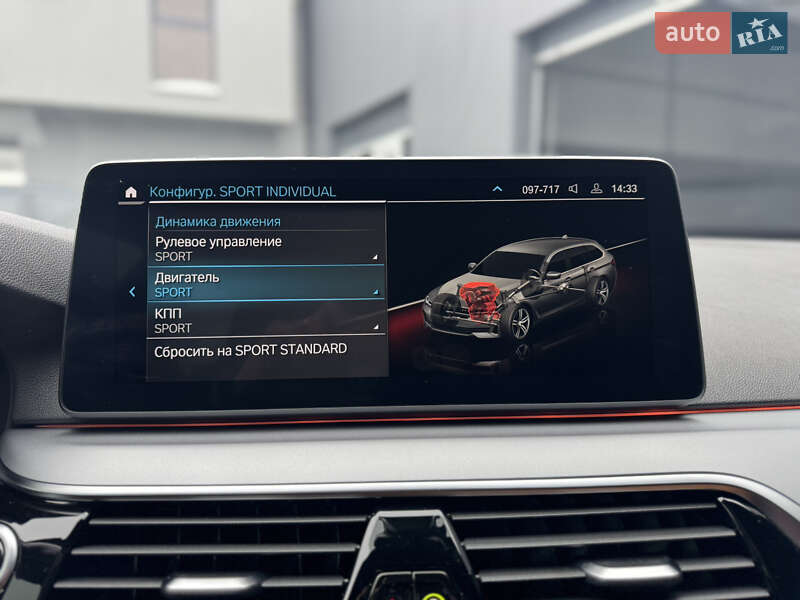Viewport: 800px width, 600px height.
Task: Open the auto RIA logo watermark
Action: coord(720,32)
